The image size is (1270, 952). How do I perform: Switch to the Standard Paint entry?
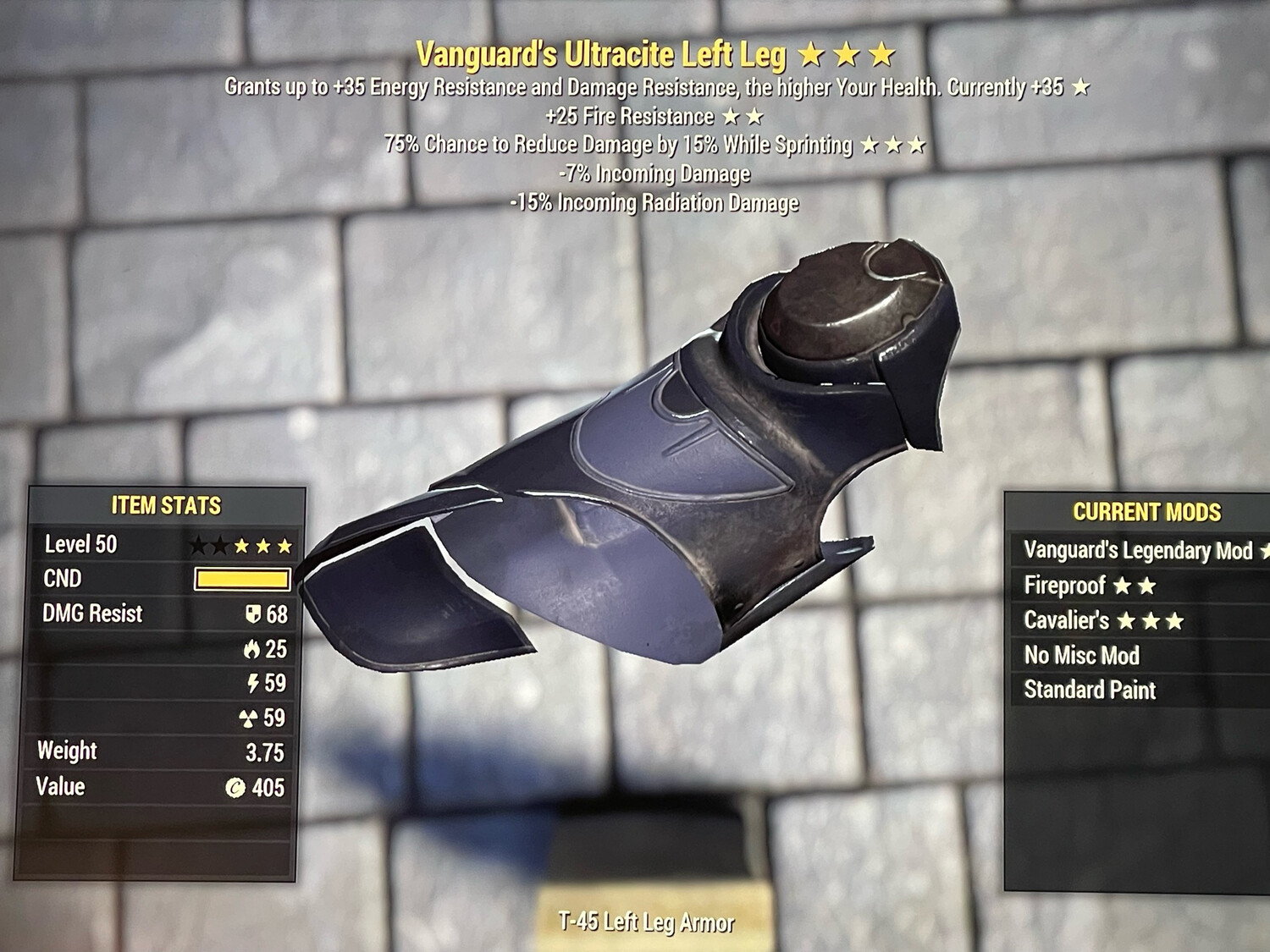point(1089,690)
